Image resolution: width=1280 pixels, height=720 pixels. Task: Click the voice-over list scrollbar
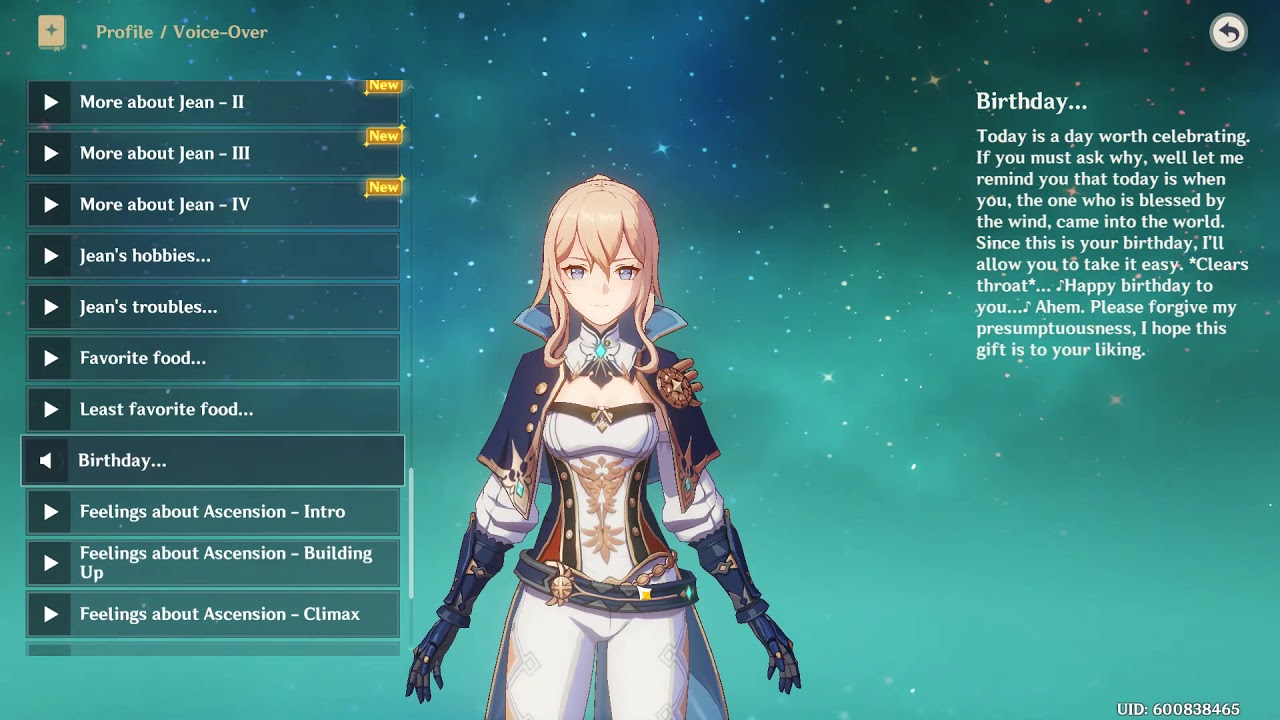[410, 530]
